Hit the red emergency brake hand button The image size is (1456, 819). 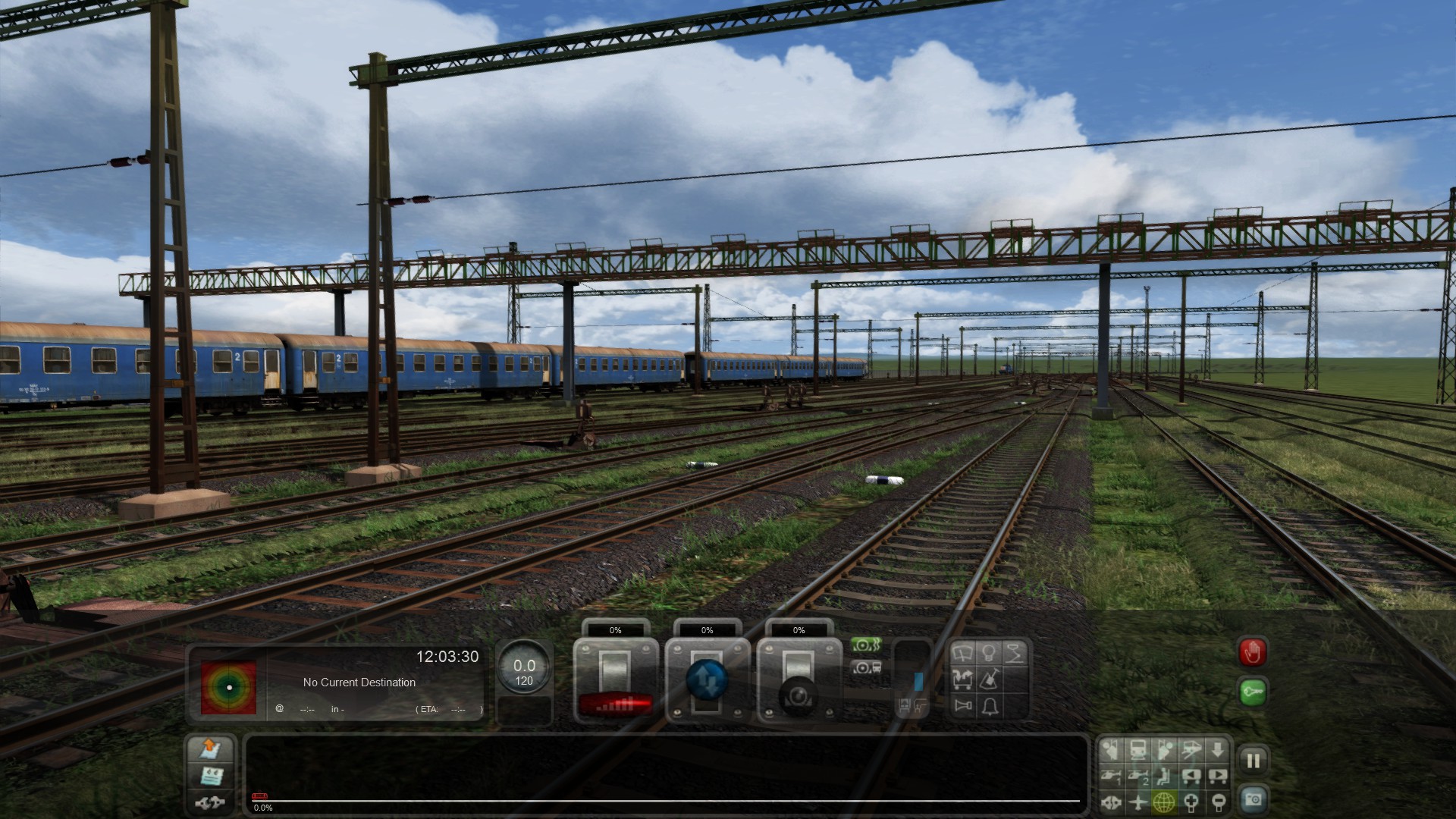click(1253, 652)
